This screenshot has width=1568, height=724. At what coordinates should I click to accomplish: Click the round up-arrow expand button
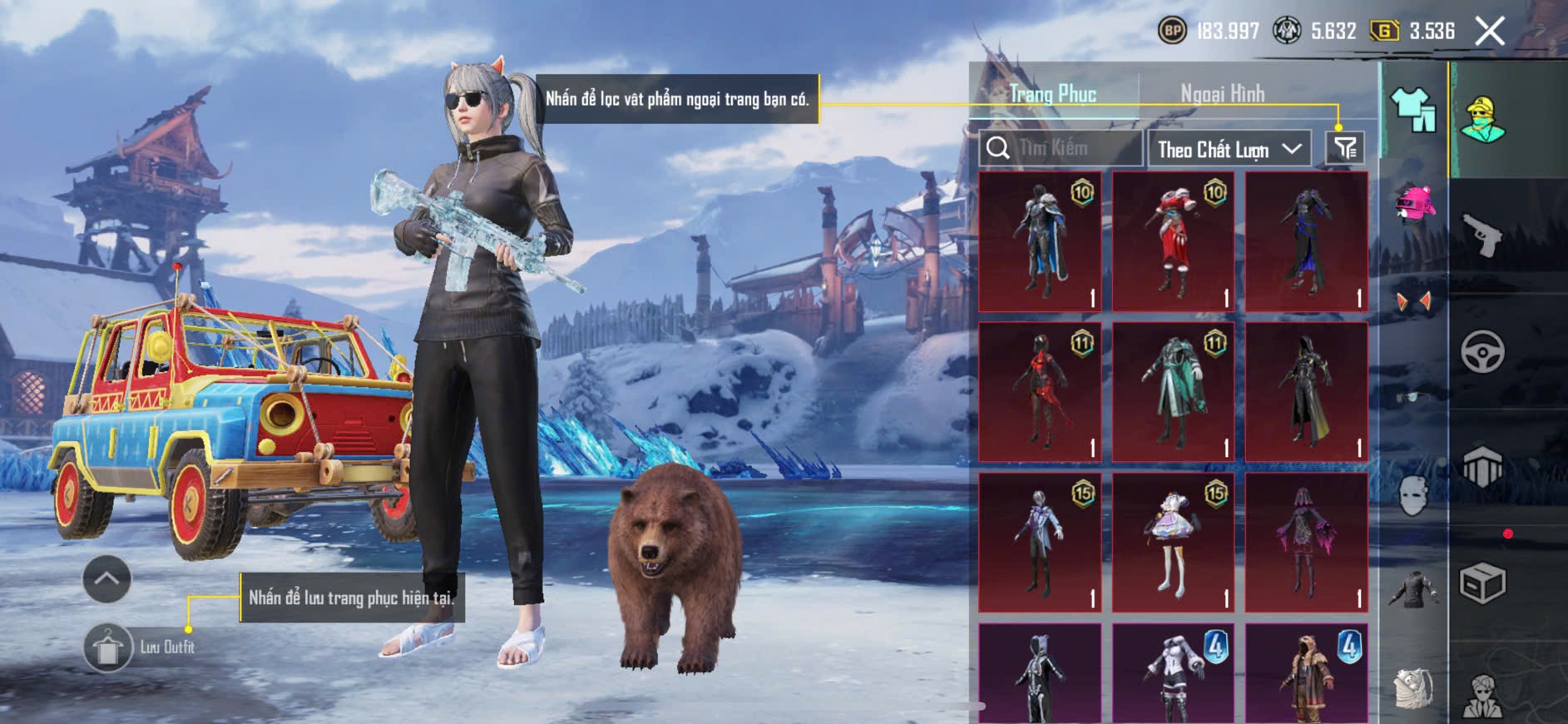point(106,578)
